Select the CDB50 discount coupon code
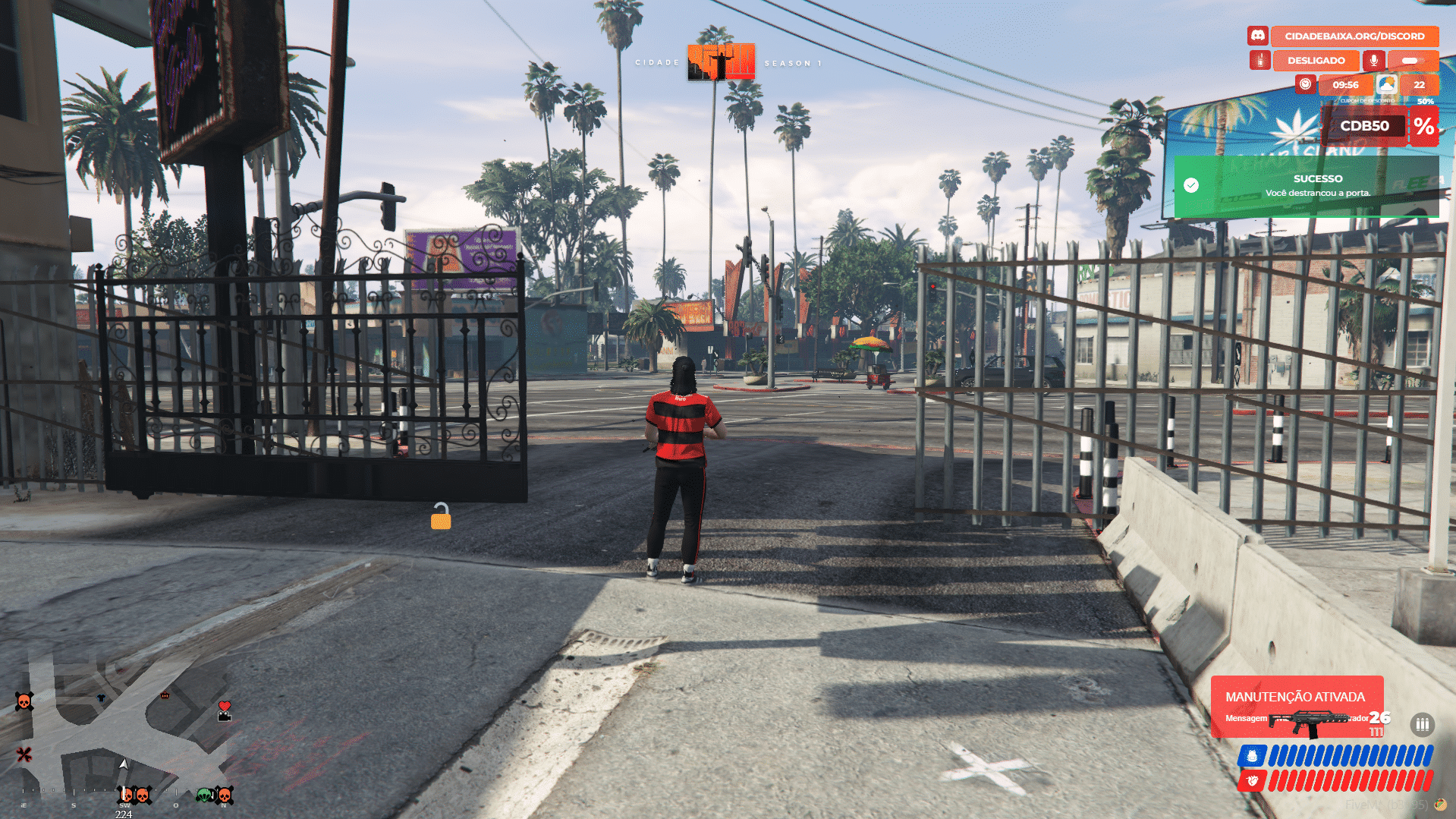 click(1364, 126)
